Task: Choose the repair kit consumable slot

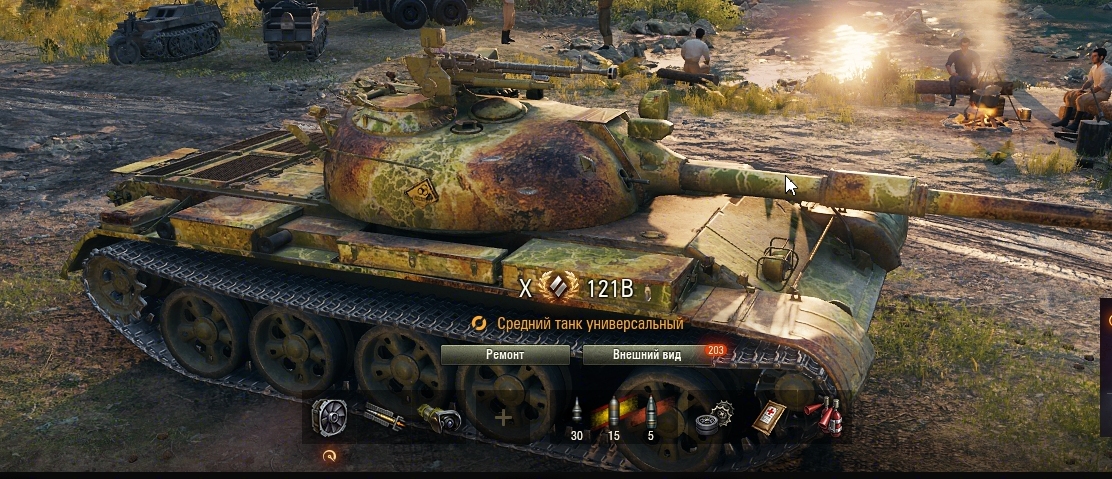Action: coord(714,416)
